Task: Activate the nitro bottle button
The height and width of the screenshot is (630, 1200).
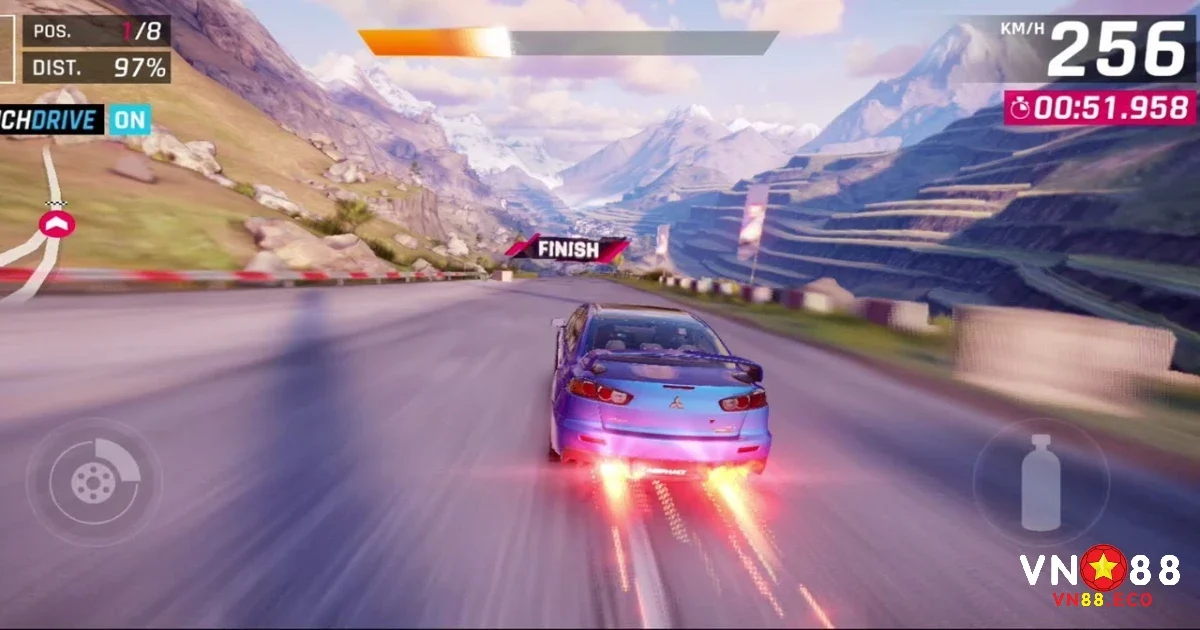Action: tap(1040, 482)
